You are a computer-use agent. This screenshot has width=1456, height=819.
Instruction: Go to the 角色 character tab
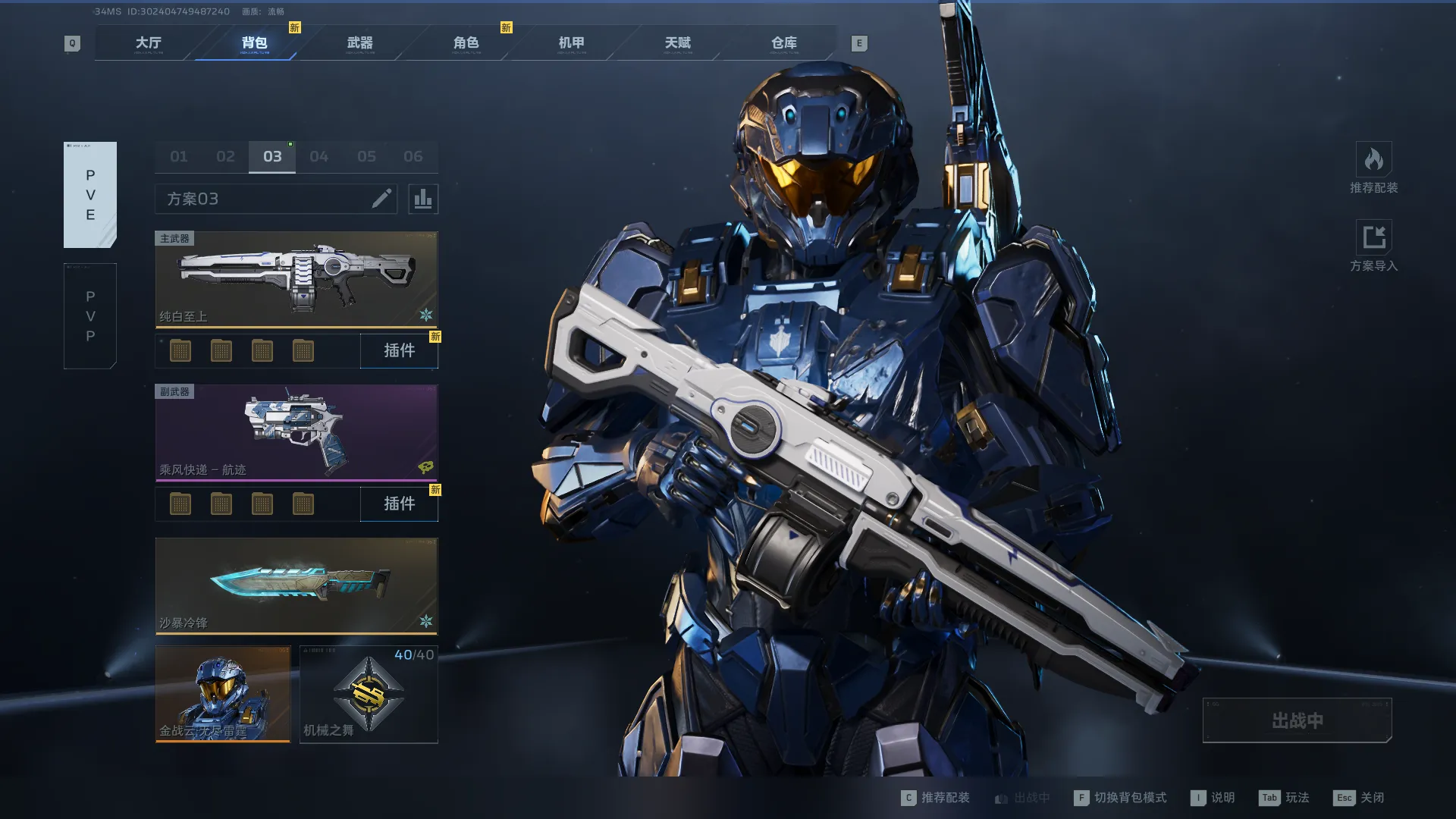(466, 43)
